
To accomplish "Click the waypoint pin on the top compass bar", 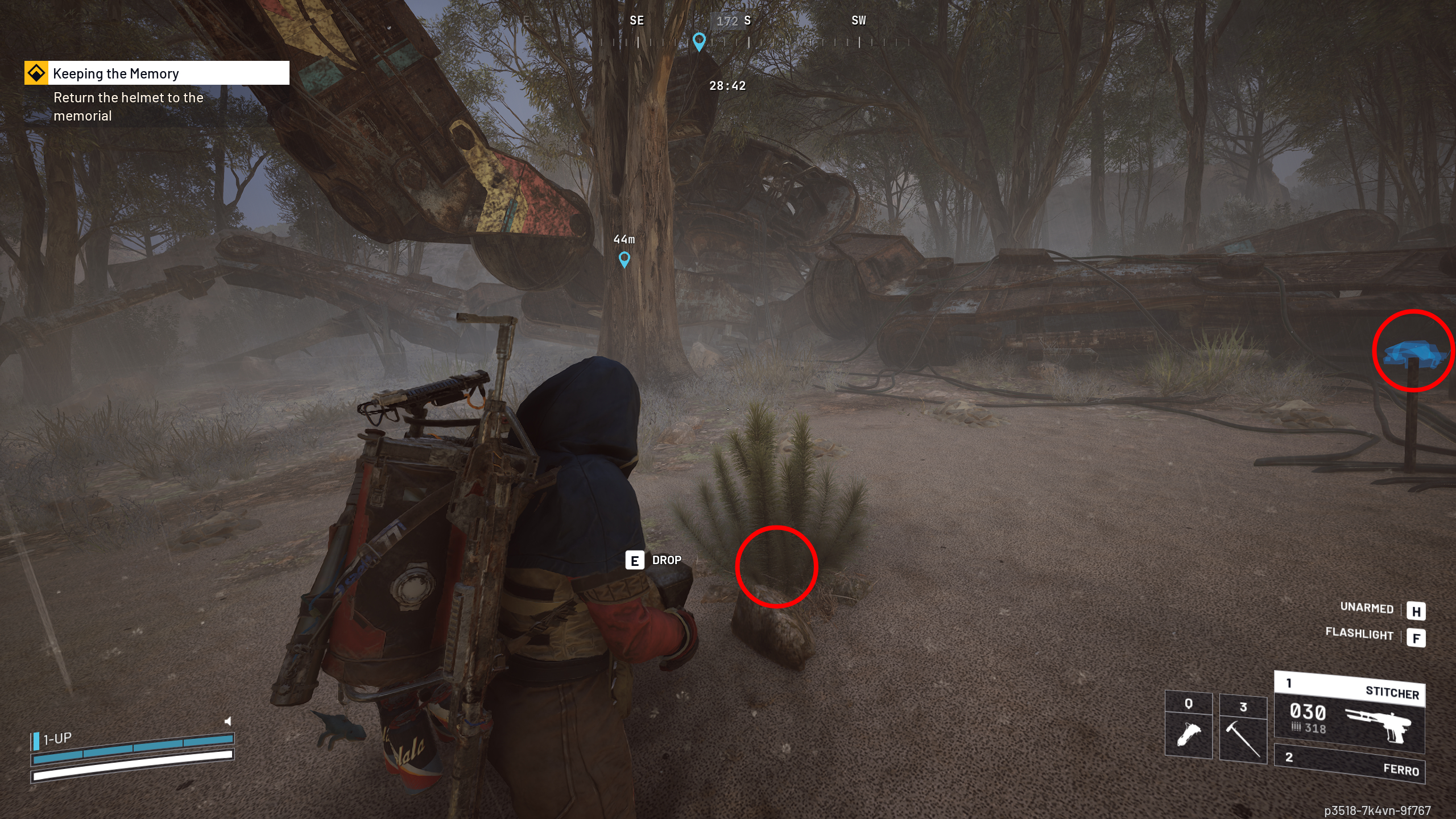I will click(698, 41).
